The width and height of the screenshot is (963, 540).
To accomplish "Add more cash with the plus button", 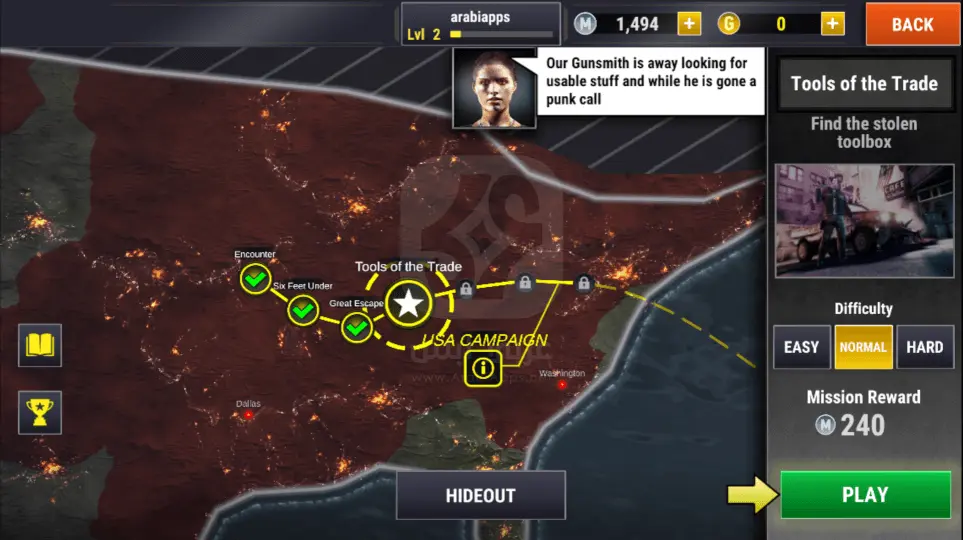I will (689, 24).
